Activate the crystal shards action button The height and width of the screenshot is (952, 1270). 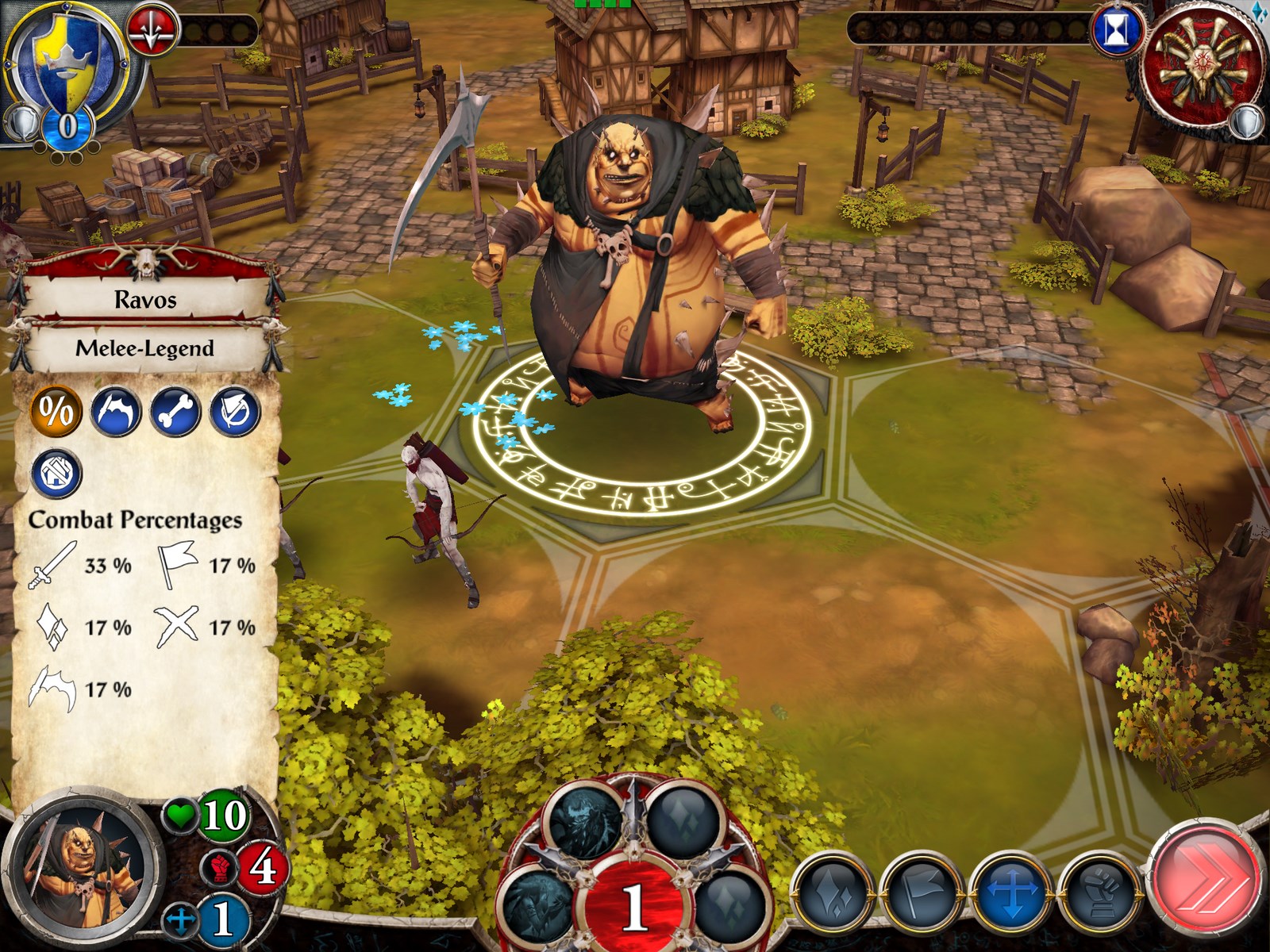point(833,892)
